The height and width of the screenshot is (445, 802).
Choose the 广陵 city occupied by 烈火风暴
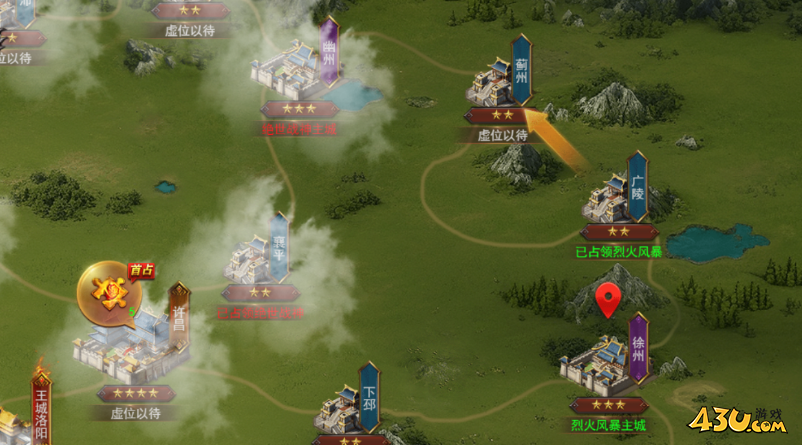(612, 197)
